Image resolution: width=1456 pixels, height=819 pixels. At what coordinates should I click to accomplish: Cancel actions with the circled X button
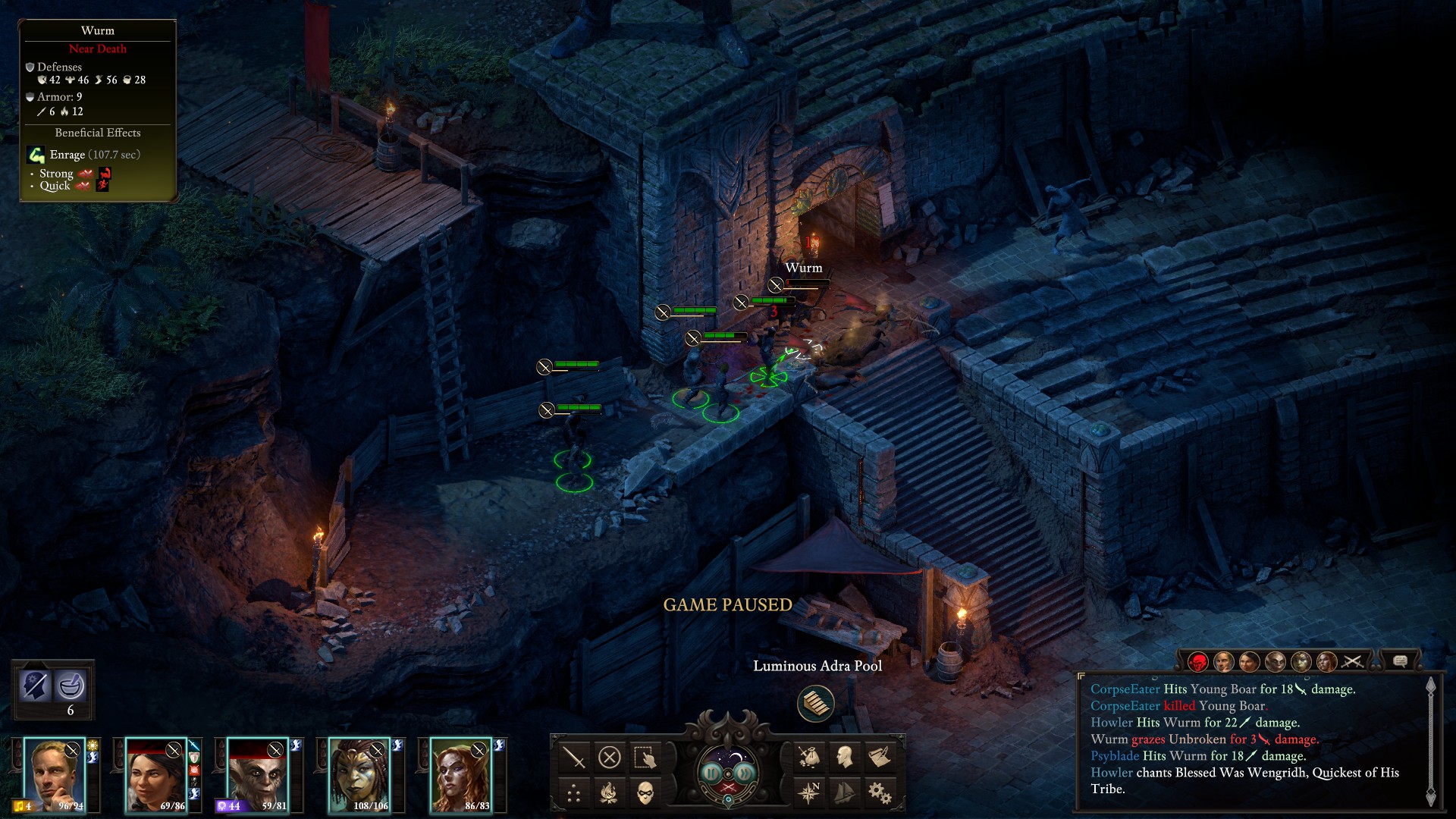(x=610, y=757)
